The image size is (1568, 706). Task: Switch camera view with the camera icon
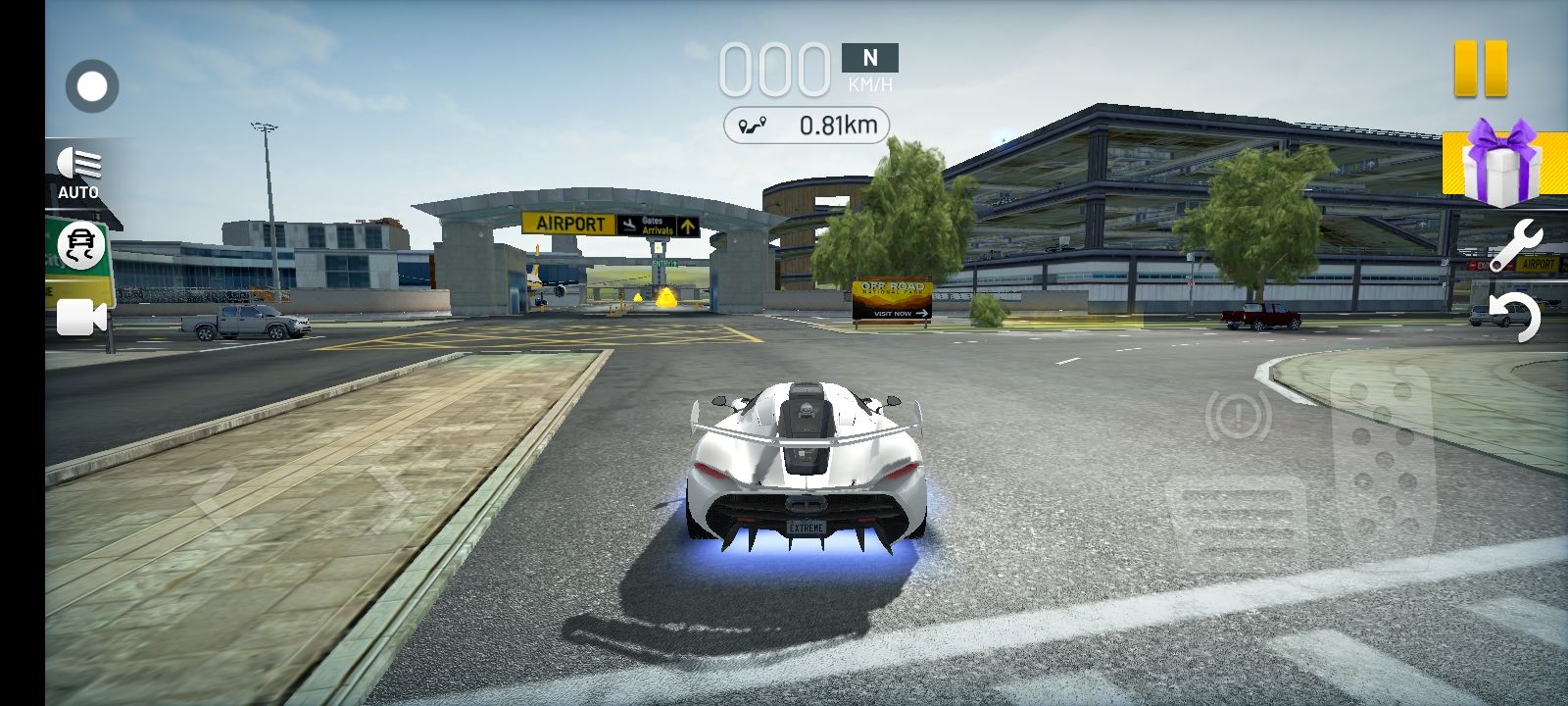(81, 317)
